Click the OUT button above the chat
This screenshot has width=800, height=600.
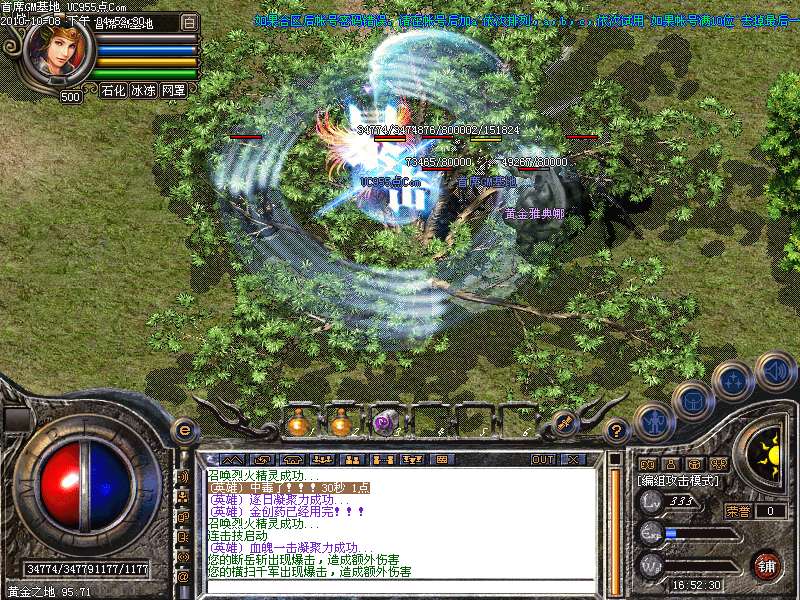[x=543, y=459]
